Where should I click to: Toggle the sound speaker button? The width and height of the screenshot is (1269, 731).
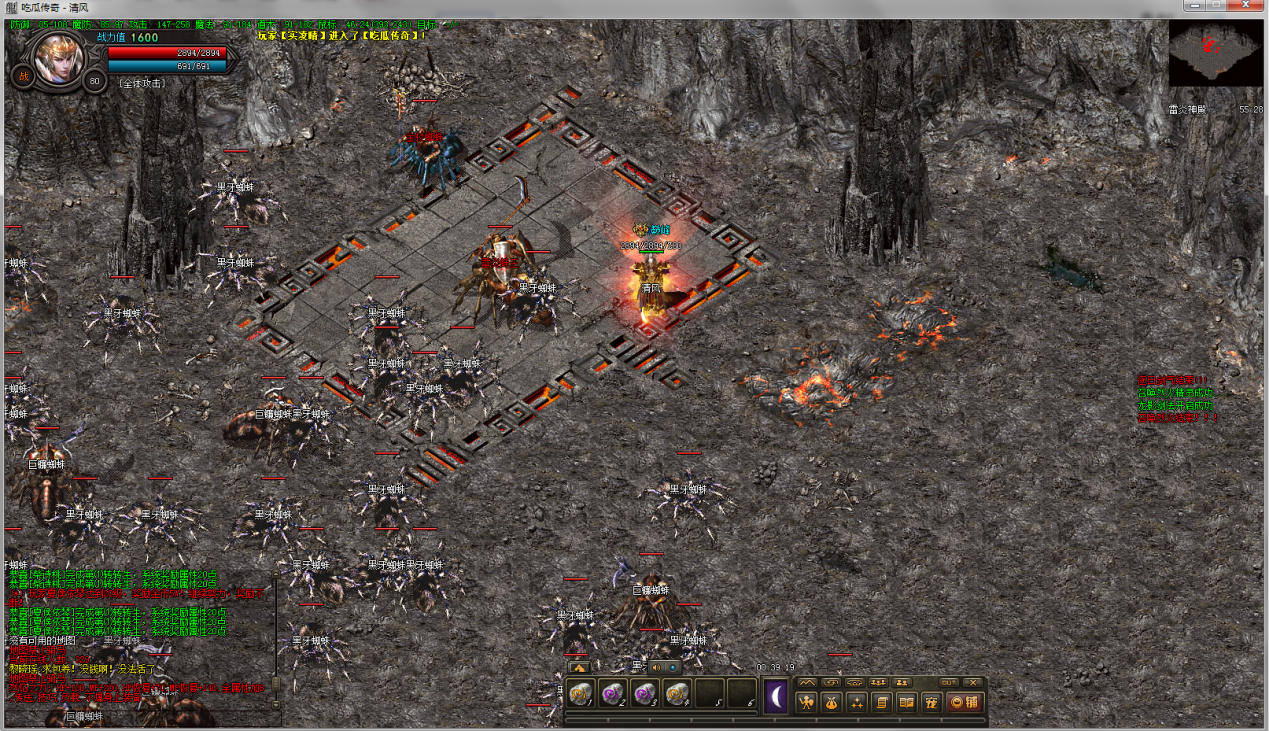[x=659, y=667]
